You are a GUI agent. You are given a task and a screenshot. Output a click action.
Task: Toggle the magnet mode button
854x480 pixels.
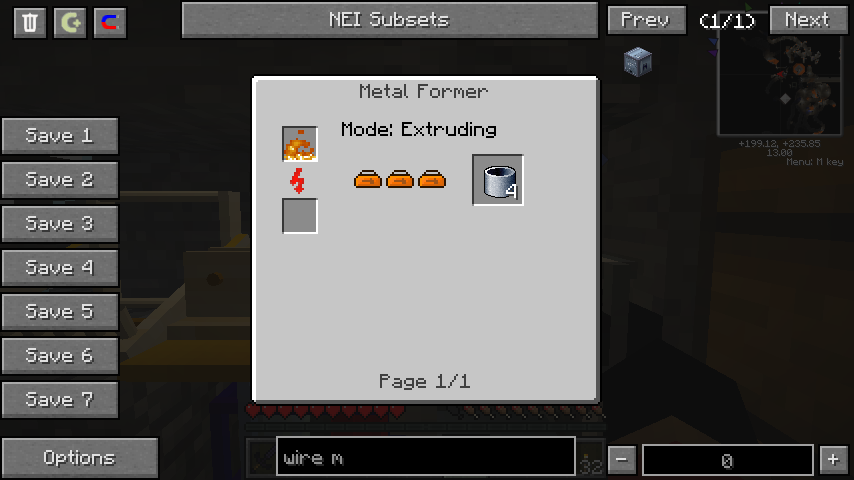(110, 23)
